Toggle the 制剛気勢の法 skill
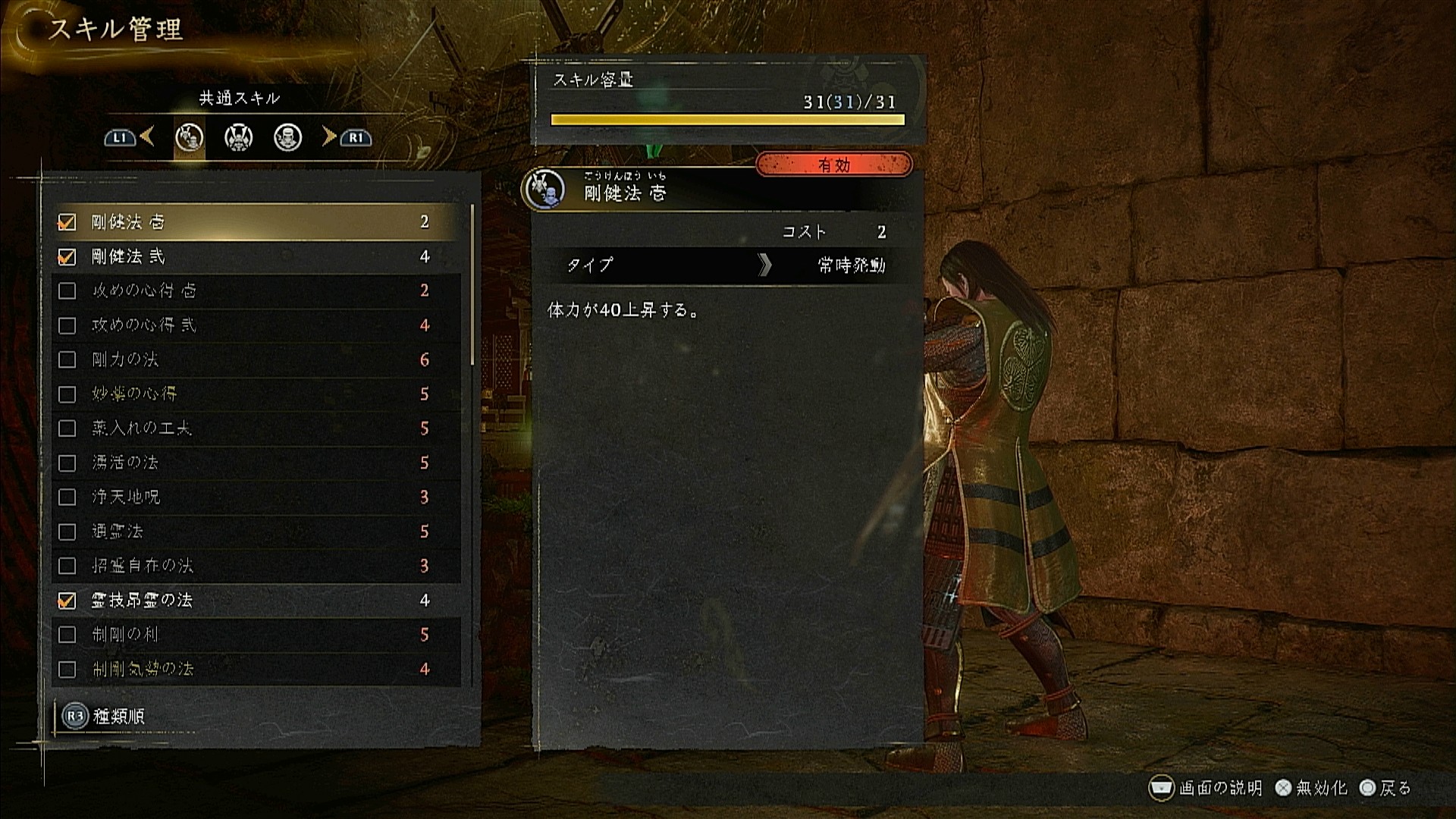The height and width of the screenshot is (819, 1456). (x=67, y=670)
